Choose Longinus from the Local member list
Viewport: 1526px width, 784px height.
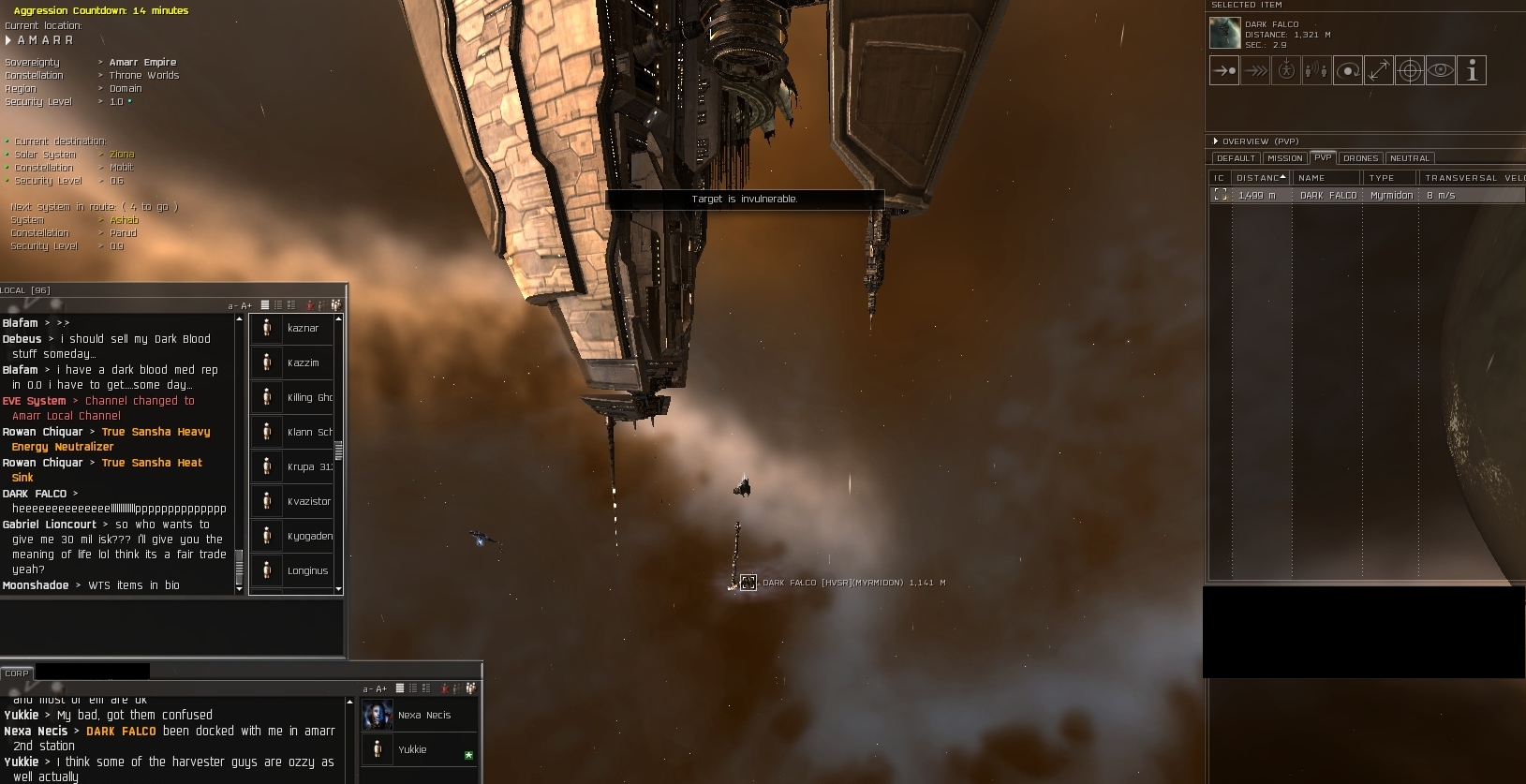click(x=307, y=570)
